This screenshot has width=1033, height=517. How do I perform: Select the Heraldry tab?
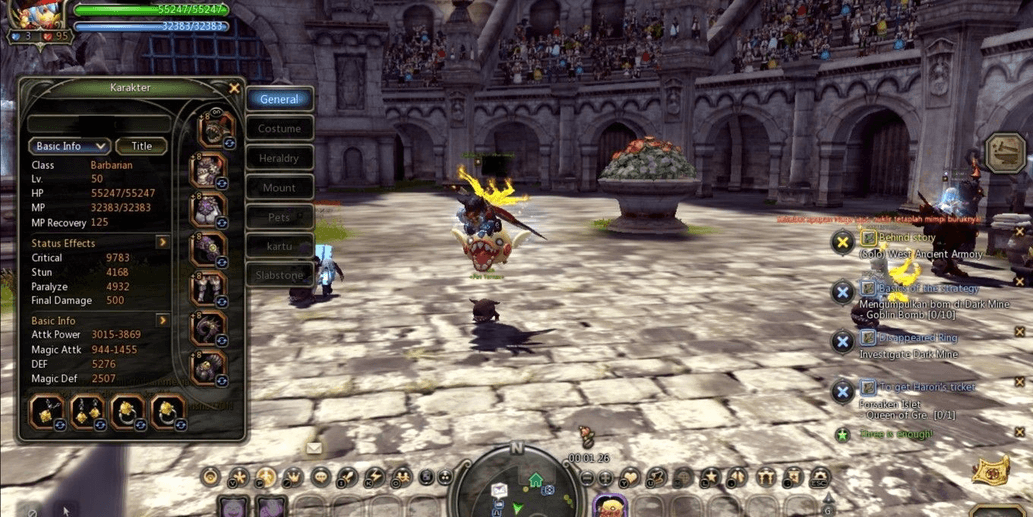279,158
